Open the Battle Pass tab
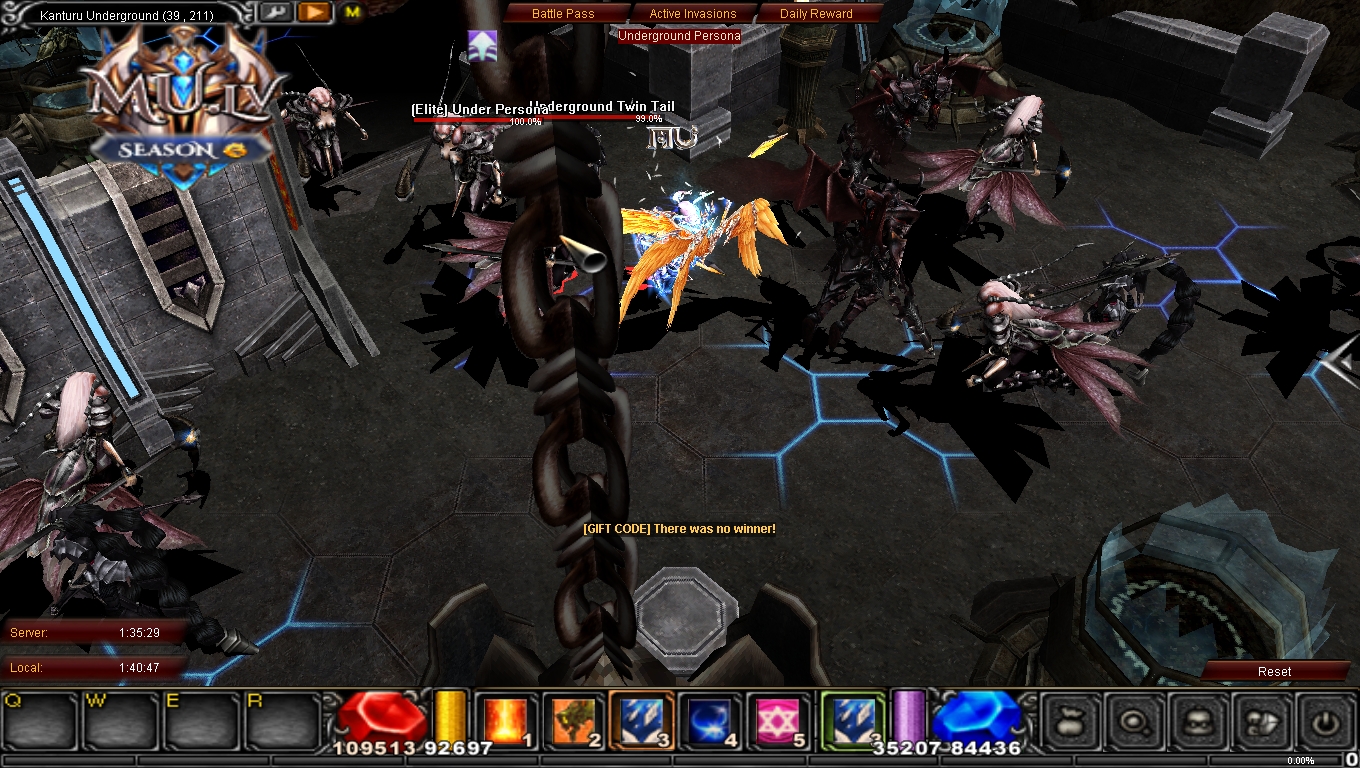This screenshot has height=768, width=1360. (x=562, y=13)
